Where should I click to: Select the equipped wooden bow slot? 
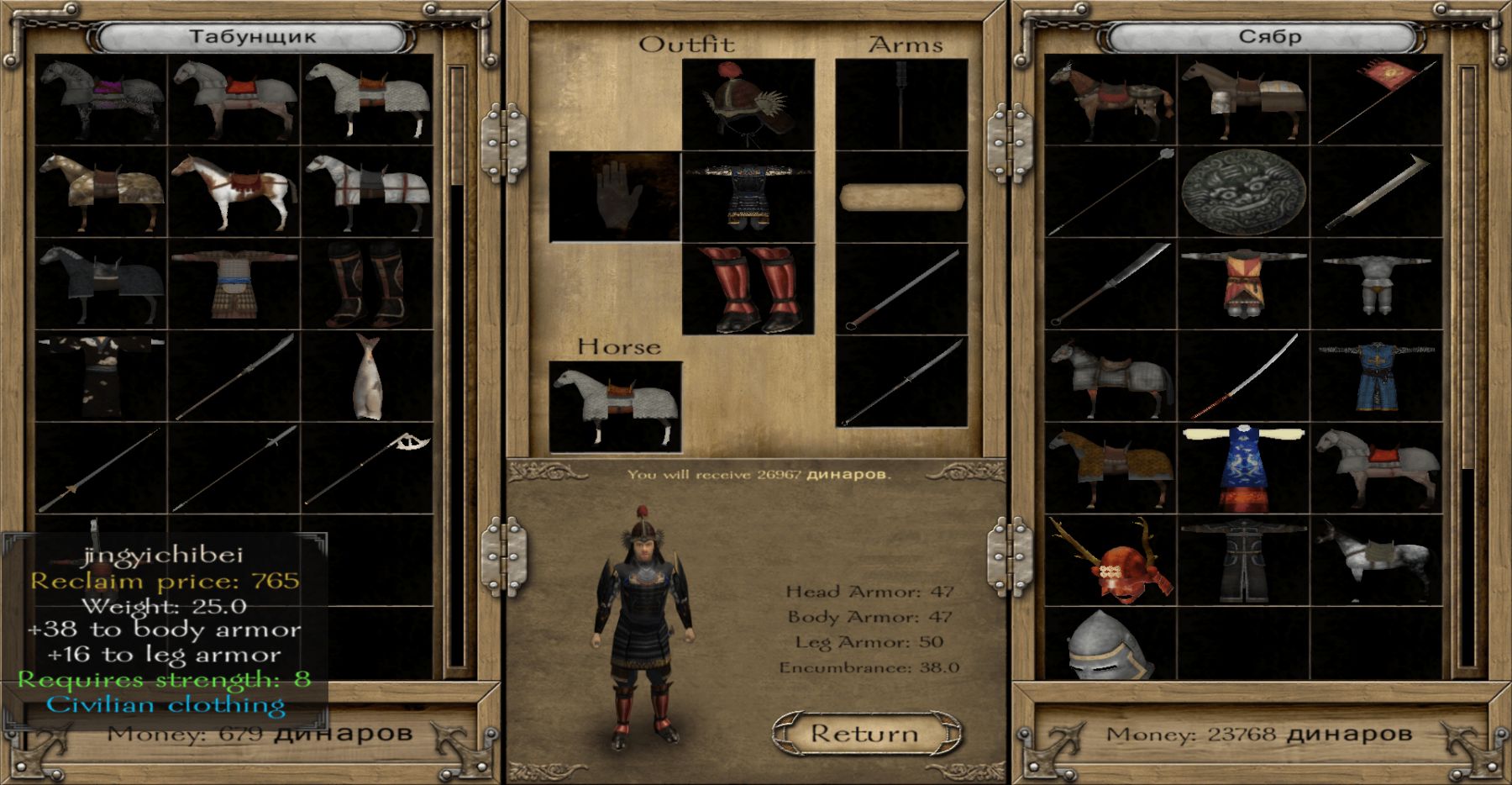click(901, 197)
